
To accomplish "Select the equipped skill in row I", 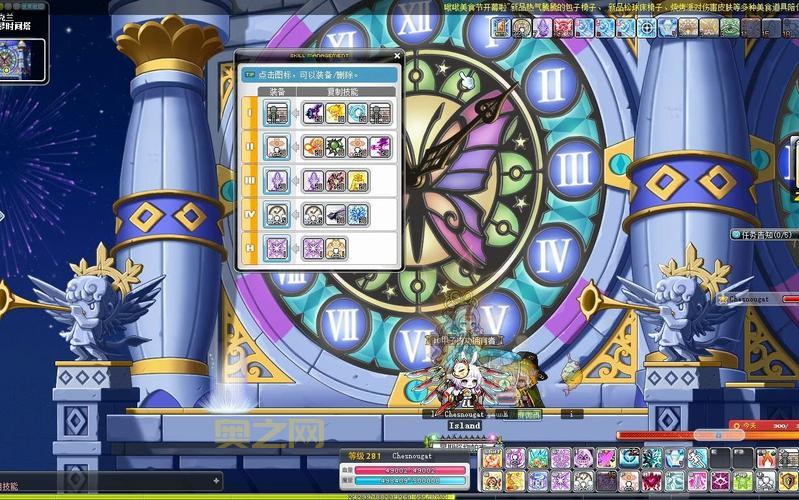I will click(x=277, y=113).
